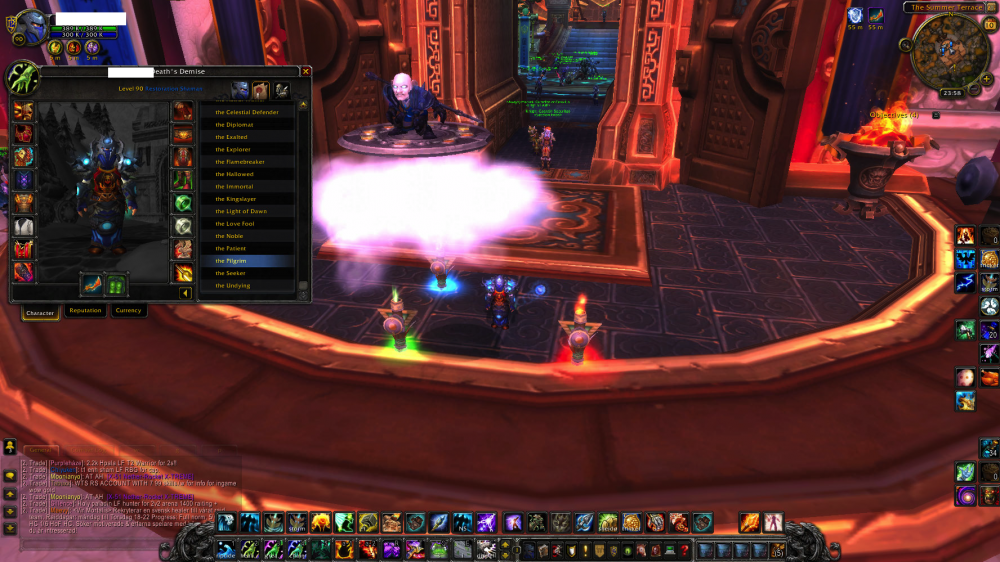
Task: Select the white shirt equipment slot
Action: 23,227
